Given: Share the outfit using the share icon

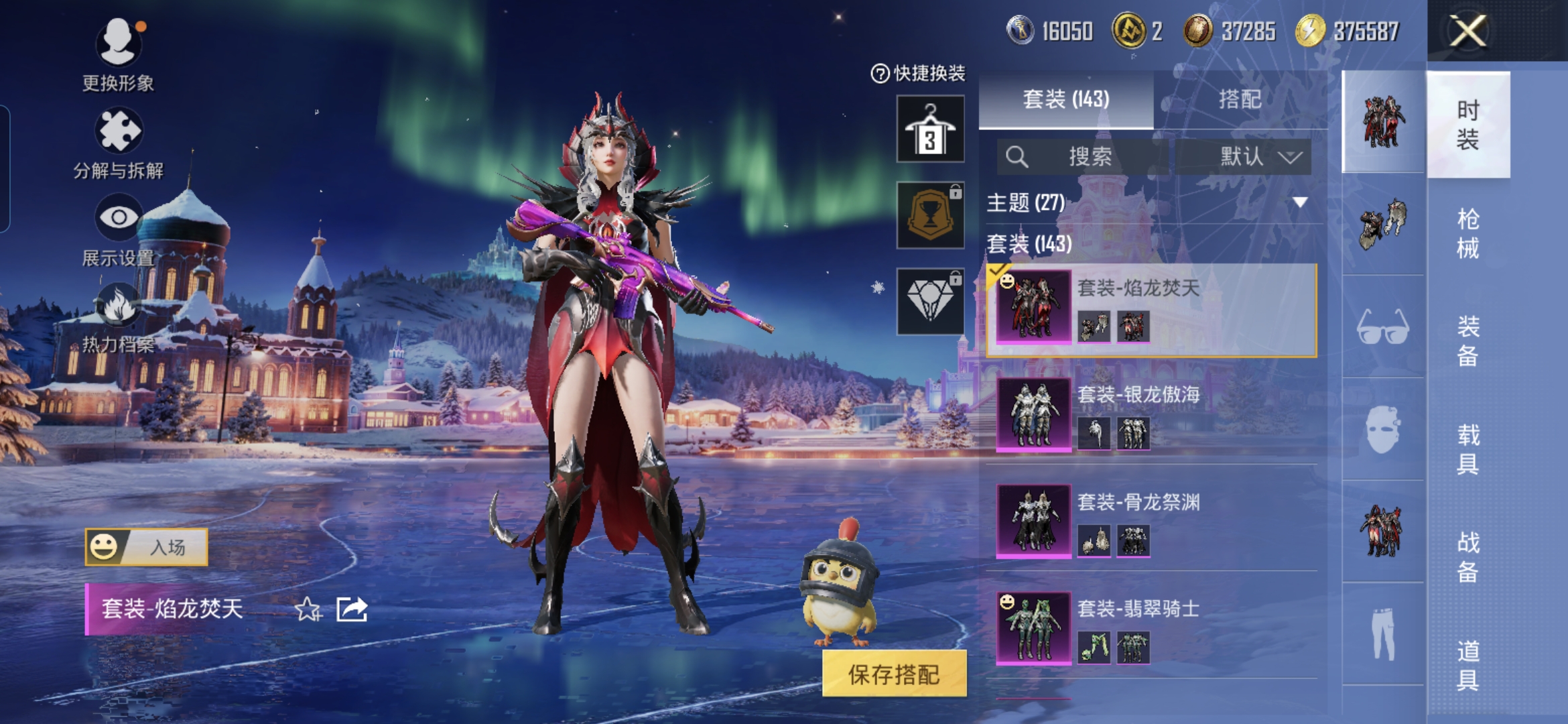Looking at the screenshot, I should pyautogui.click(x=352, y=609).
